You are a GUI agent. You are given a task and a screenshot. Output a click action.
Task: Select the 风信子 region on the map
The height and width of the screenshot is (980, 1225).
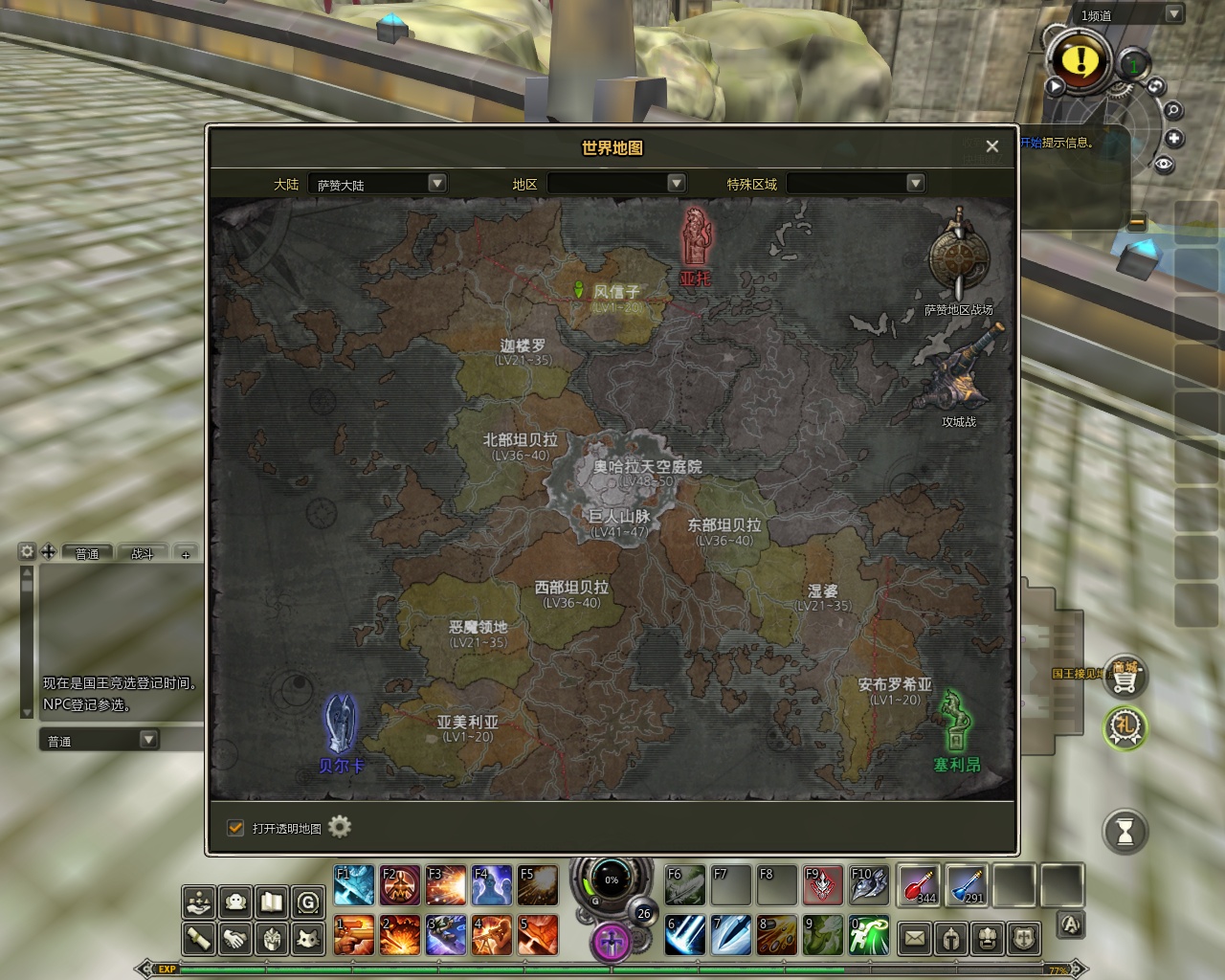[614, 292]
